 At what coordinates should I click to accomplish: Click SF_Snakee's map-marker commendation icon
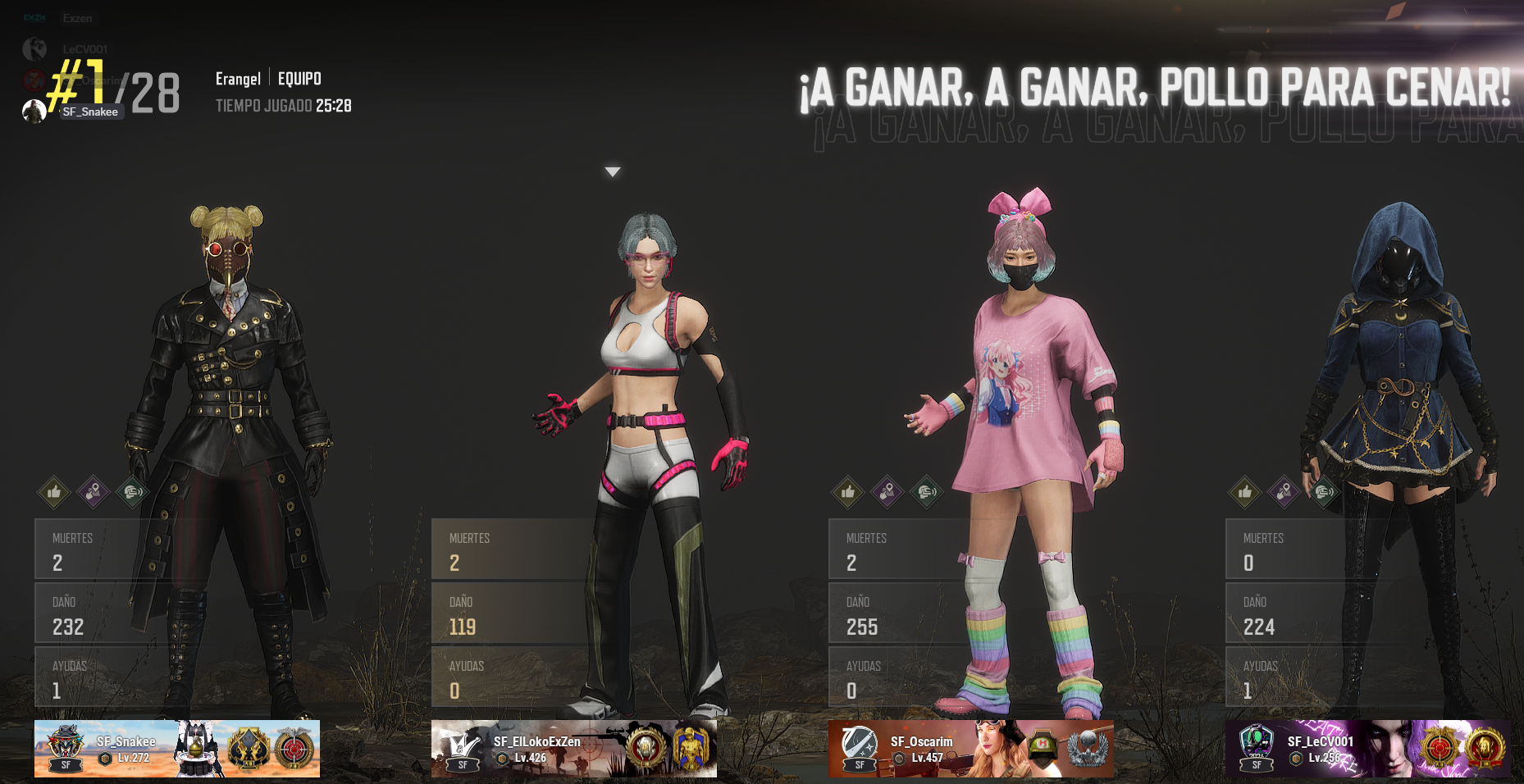(94, 492)
